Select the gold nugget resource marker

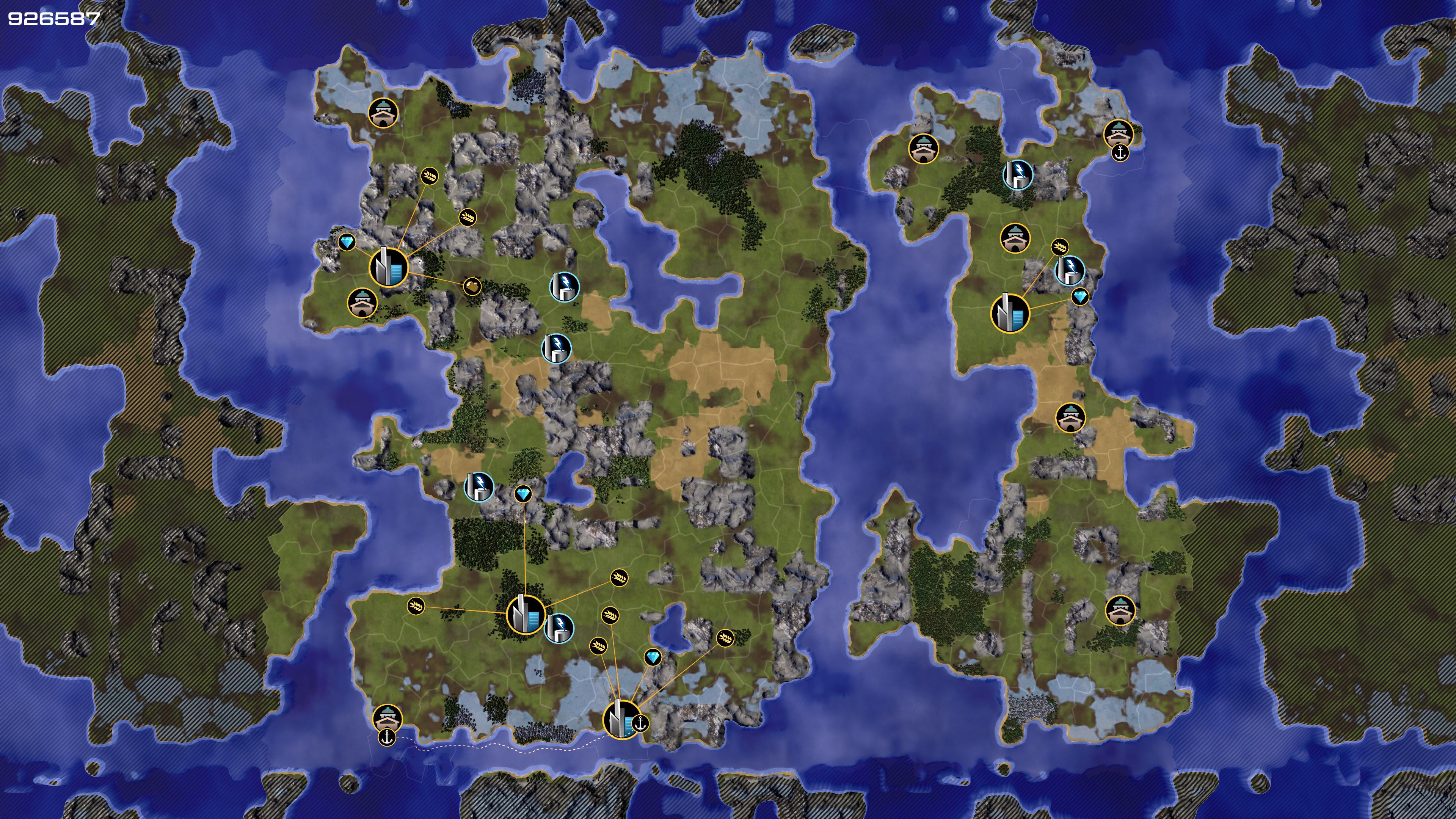[472, 286]
